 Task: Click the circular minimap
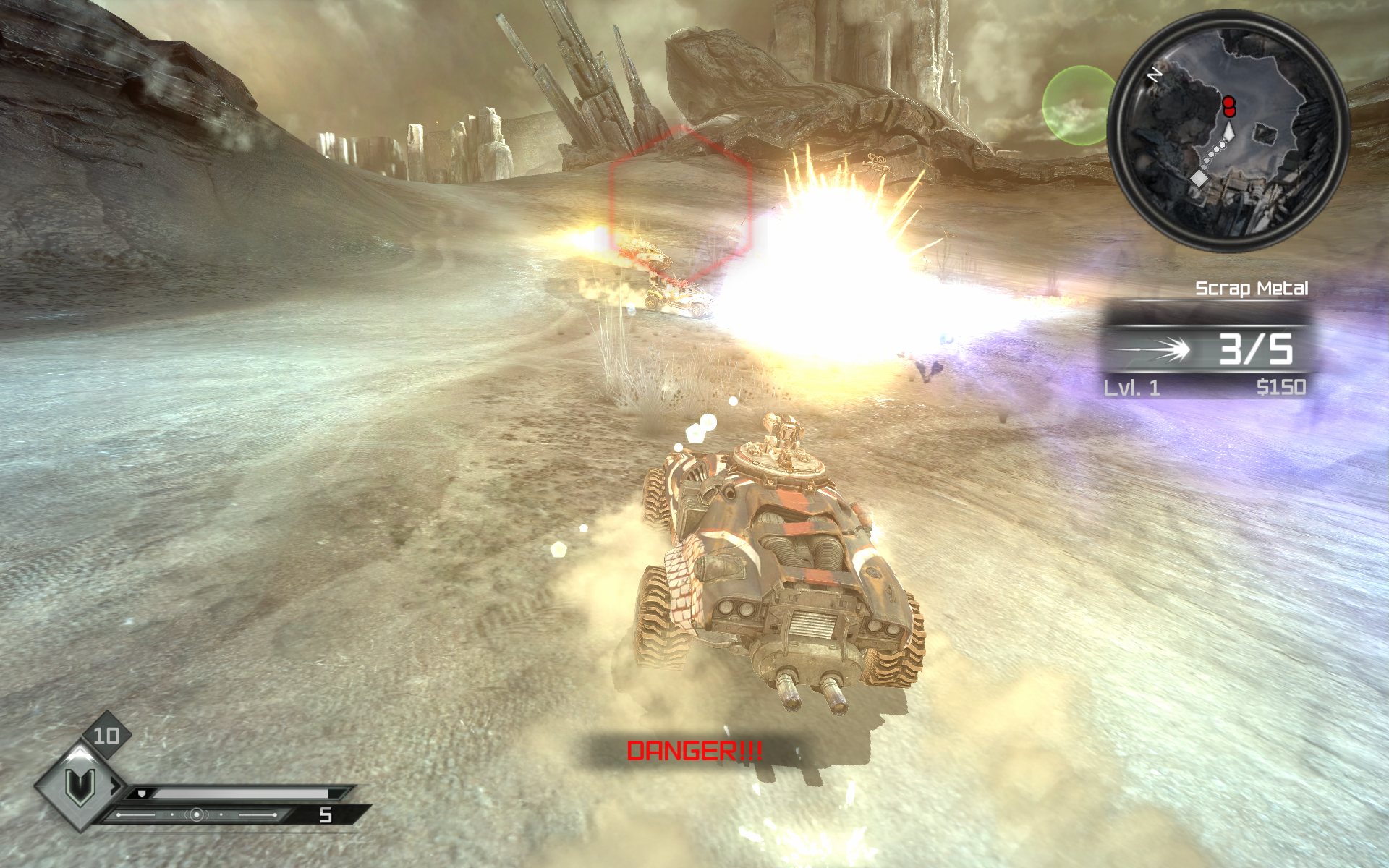click(1228, 132)
